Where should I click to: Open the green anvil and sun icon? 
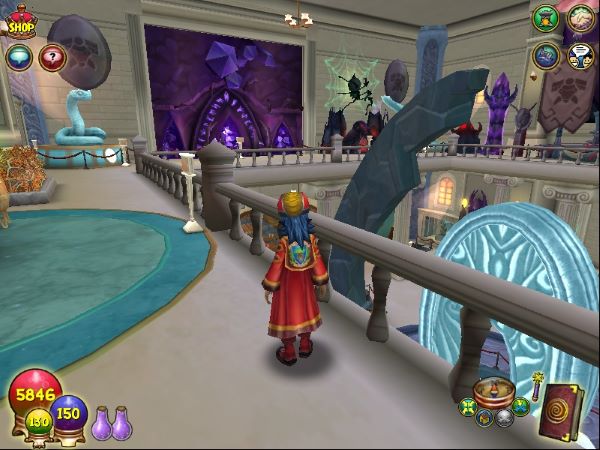tap(546, 18)
